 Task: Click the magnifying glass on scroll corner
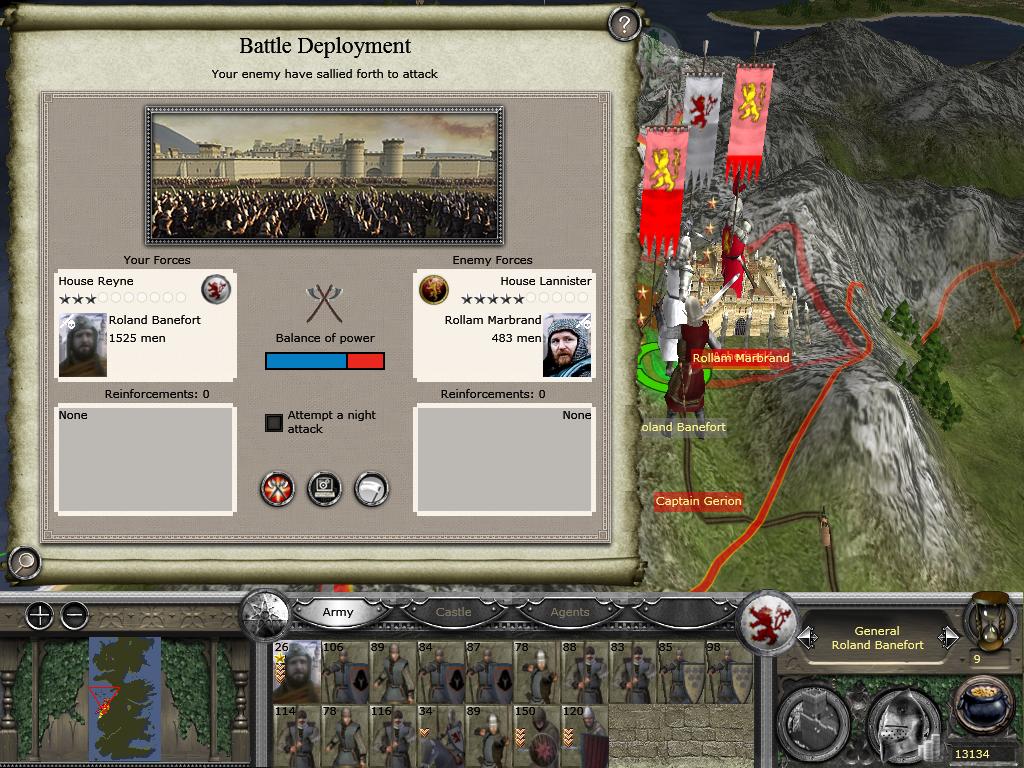click(x=23, y=563)
